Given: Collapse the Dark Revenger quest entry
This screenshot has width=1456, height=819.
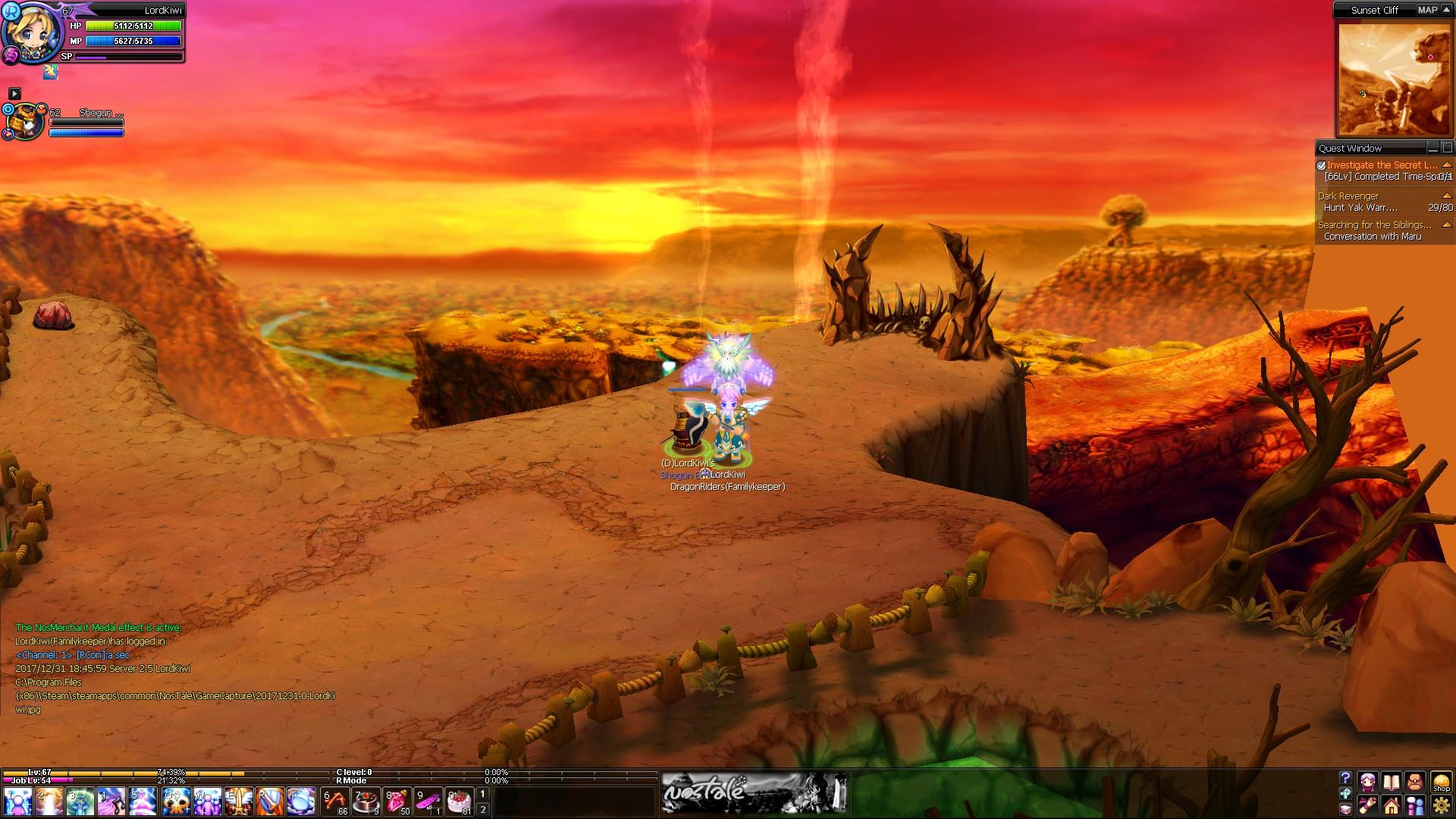Looking at the screenshot, I should pyautogui.click(x=1447, y=196).
